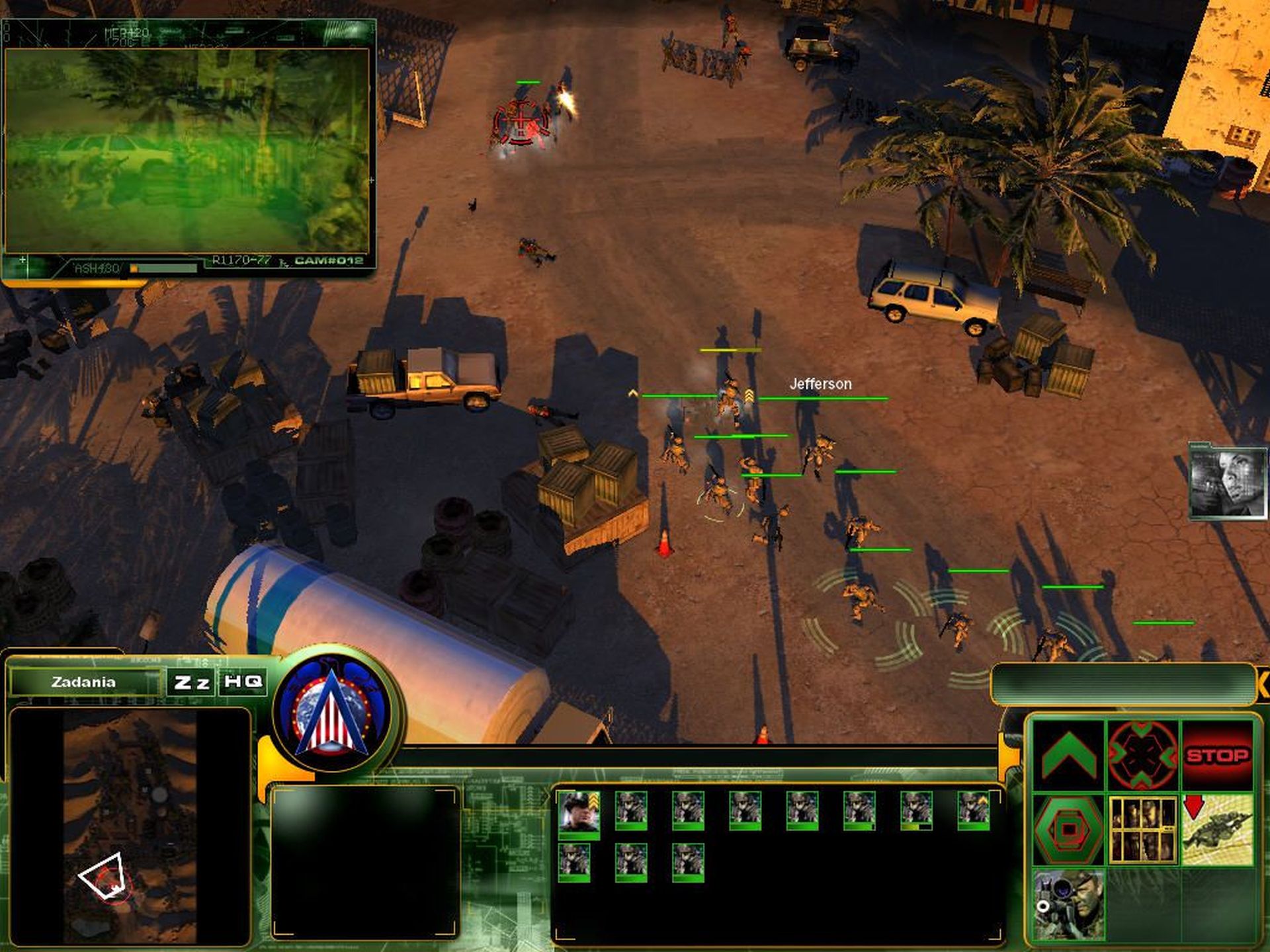The height and width of the screenshot is (952, 1270).
Task: Hit the red STOP command
Action: tap(1217, 754)
